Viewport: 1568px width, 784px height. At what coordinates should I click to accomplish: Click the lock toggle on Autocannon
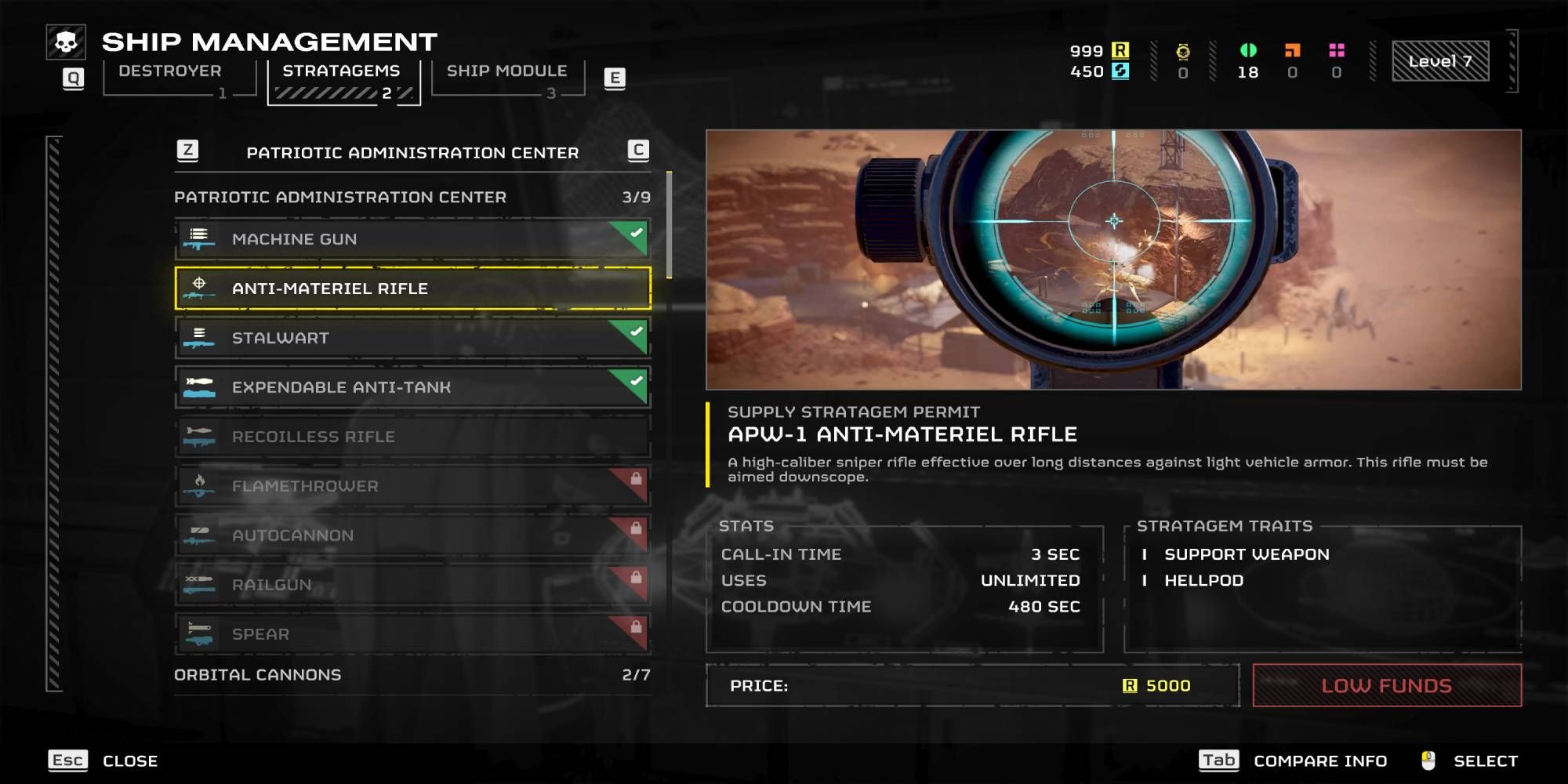[x=637, y=527]
